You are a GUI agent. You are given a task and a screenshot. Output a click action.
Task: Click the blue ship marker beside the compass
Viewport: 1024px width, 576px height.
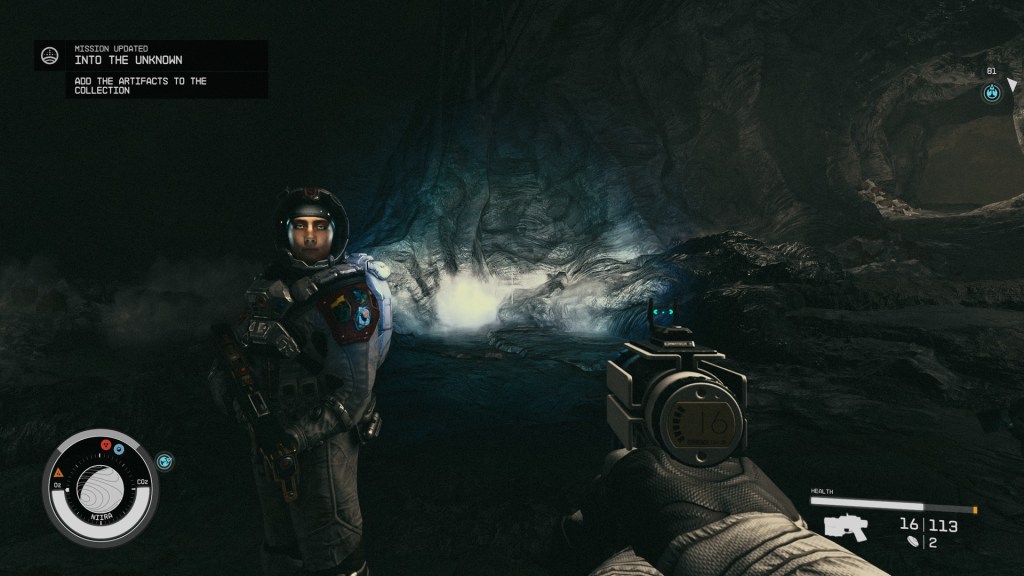point(165,461)
